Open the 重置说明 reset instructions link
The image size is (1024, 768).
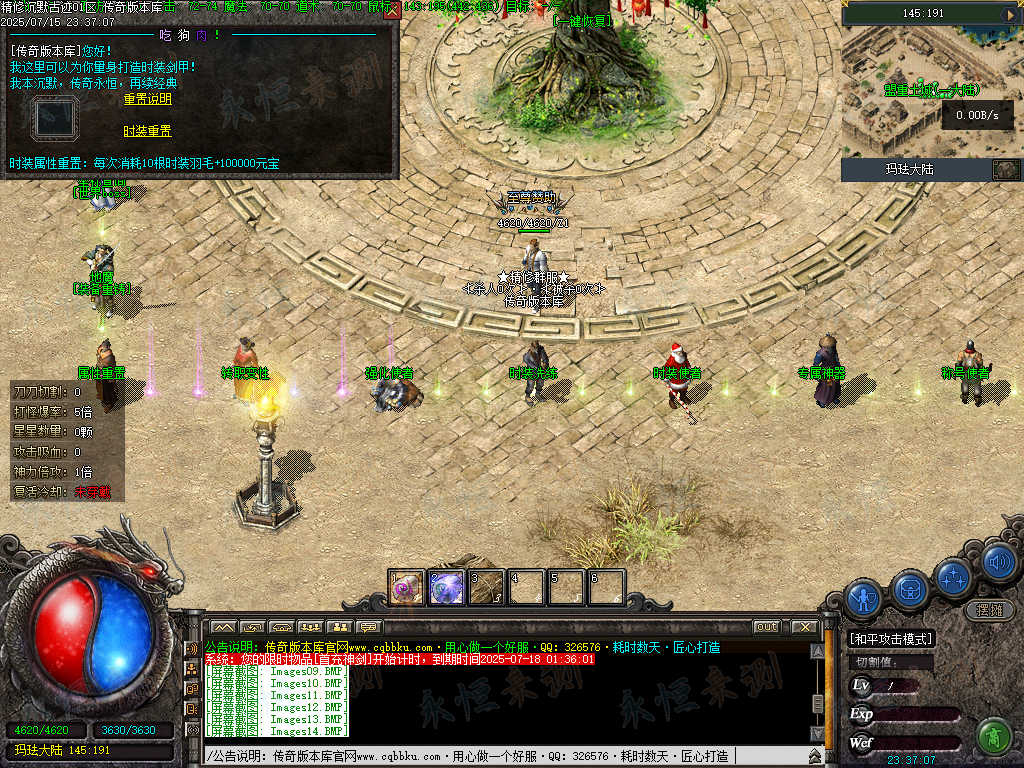[148, 99]
